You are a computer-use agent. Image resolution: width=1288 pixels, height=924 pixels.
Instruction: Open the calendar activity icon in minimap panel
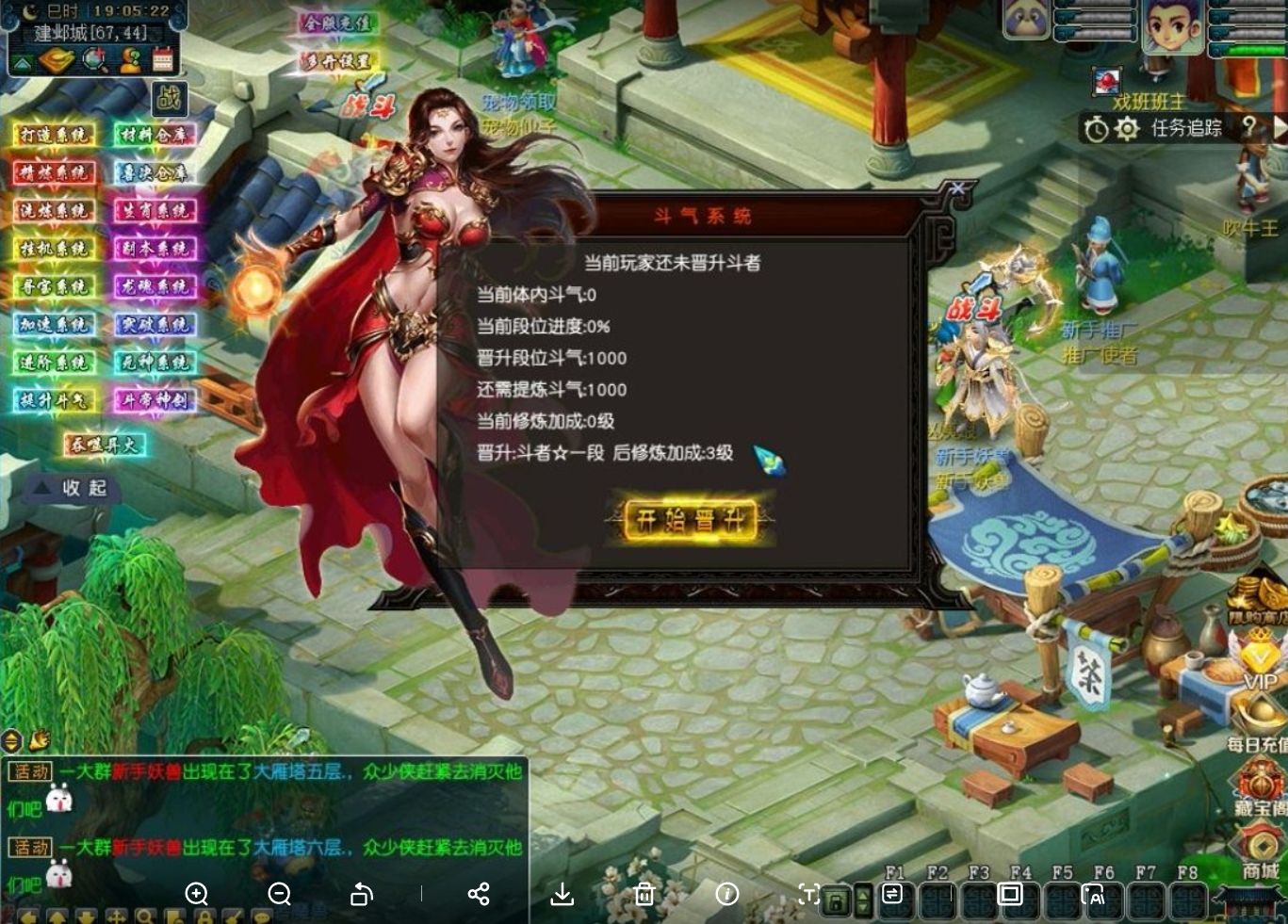[x=163, y=59]
